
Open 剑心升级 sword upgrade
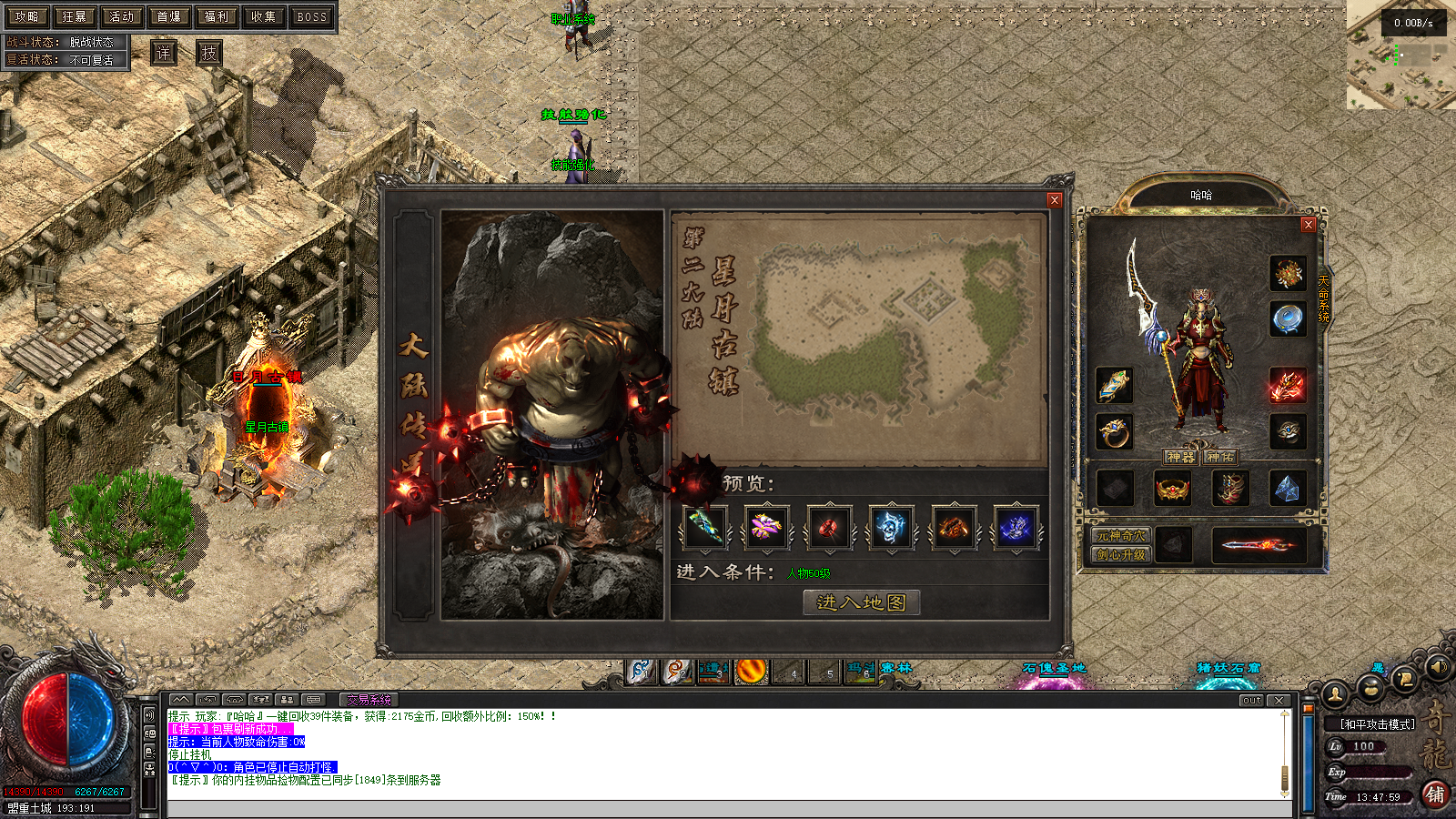(1121, 554)
